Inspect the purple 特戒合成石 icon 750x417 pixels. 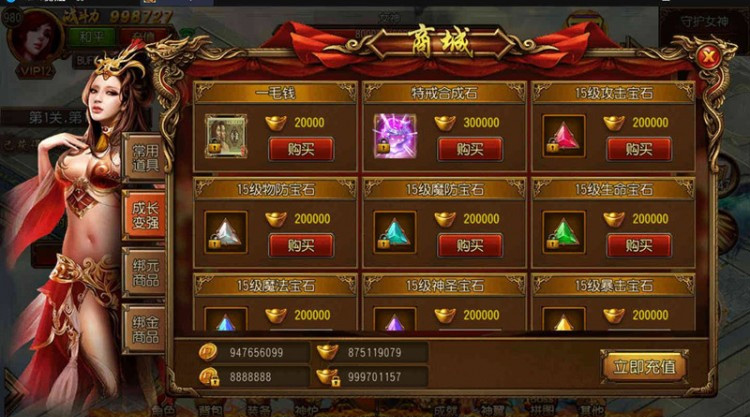(x=394, y=135)
